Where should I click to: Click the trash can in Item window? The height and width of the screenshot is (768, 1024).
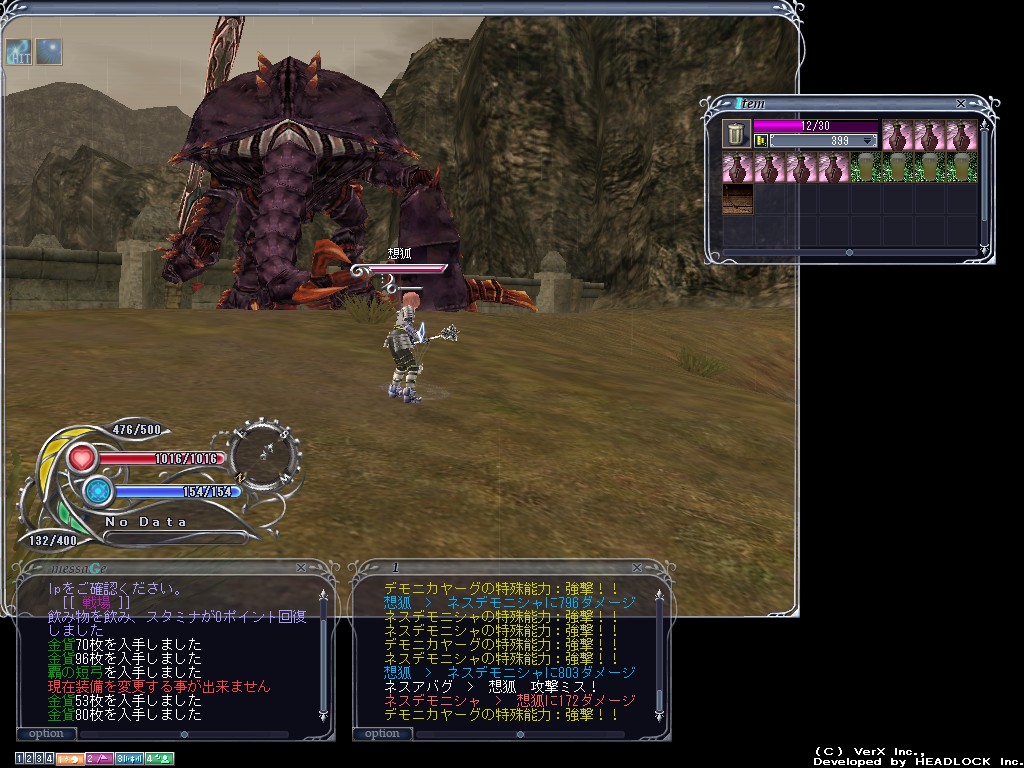click(736, 133)
